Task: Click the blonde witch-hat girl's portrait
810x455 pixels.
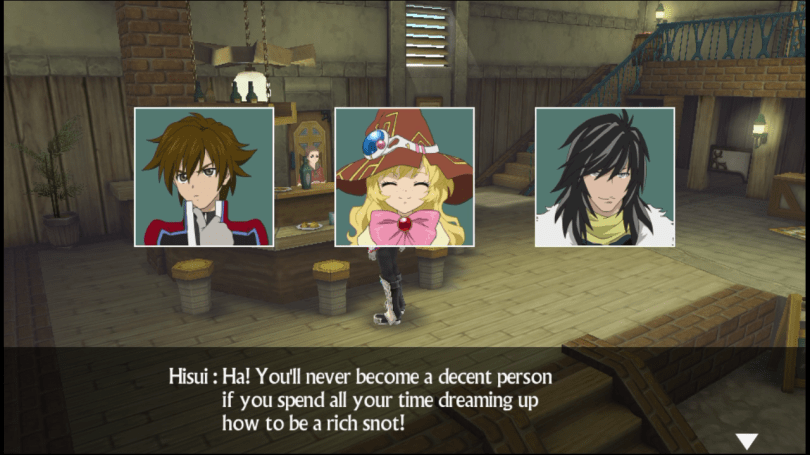Action: coord(404,177)
